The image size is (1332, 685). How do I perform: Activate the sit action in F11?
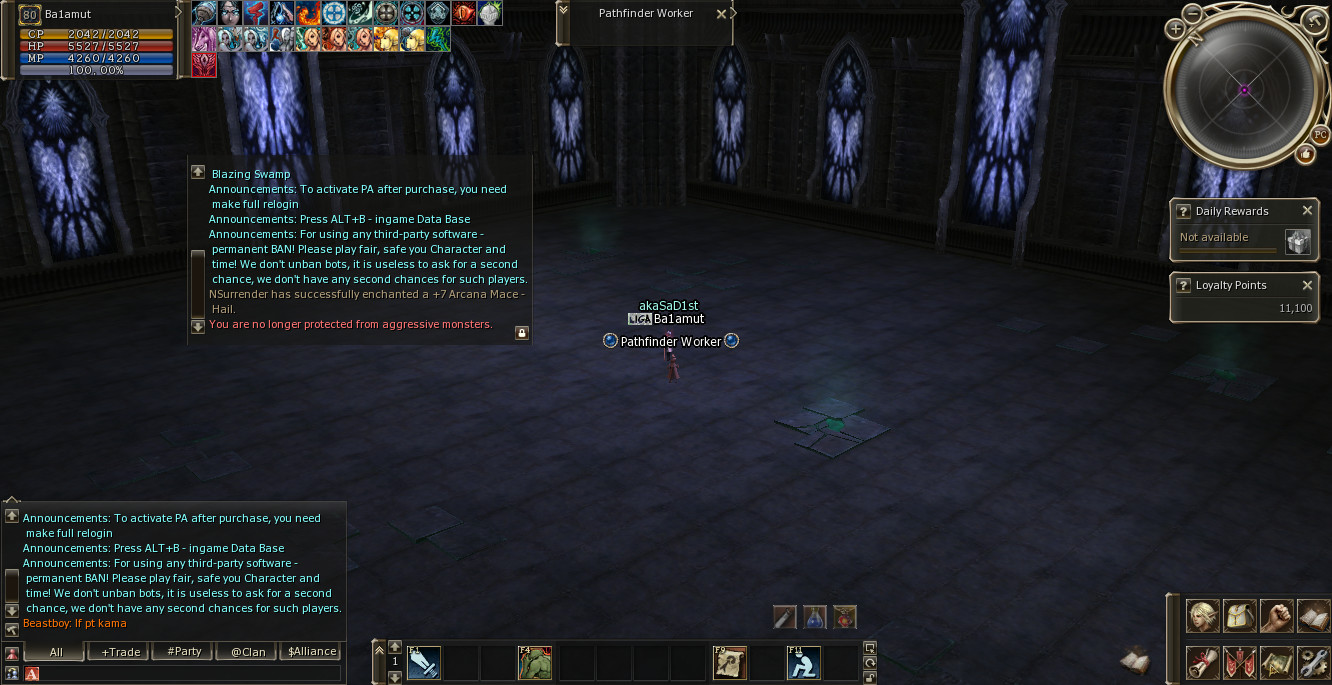tap(803, 662)
